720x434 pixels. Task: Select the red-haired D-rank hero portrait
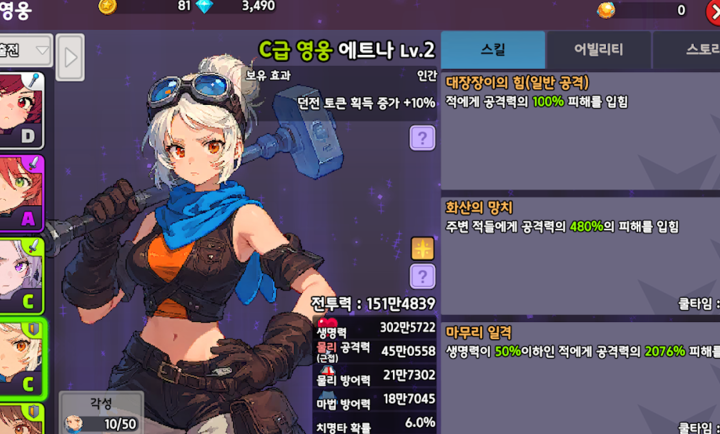[22, 108]
